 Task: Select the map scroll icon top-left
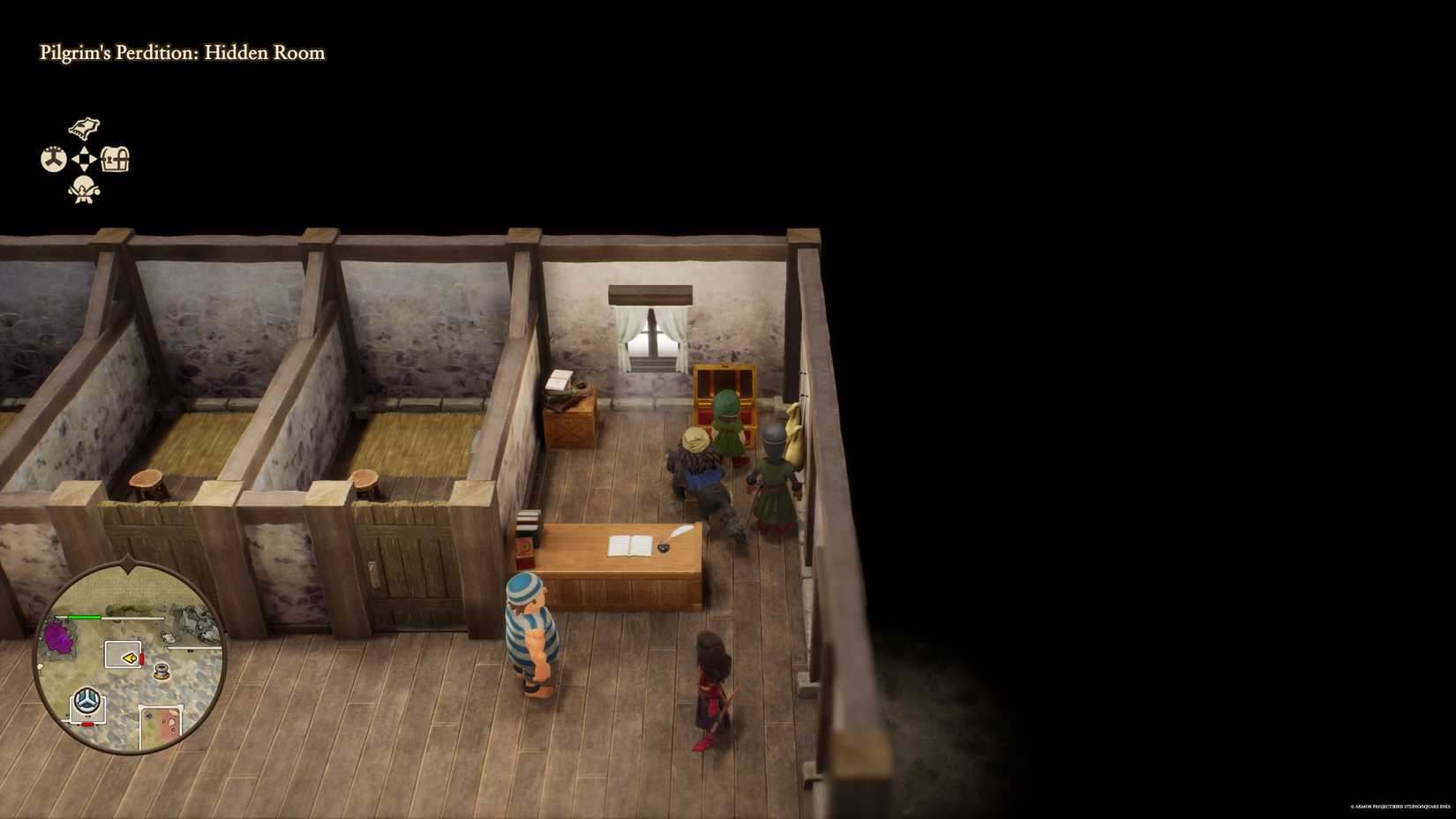pos(83,128)
